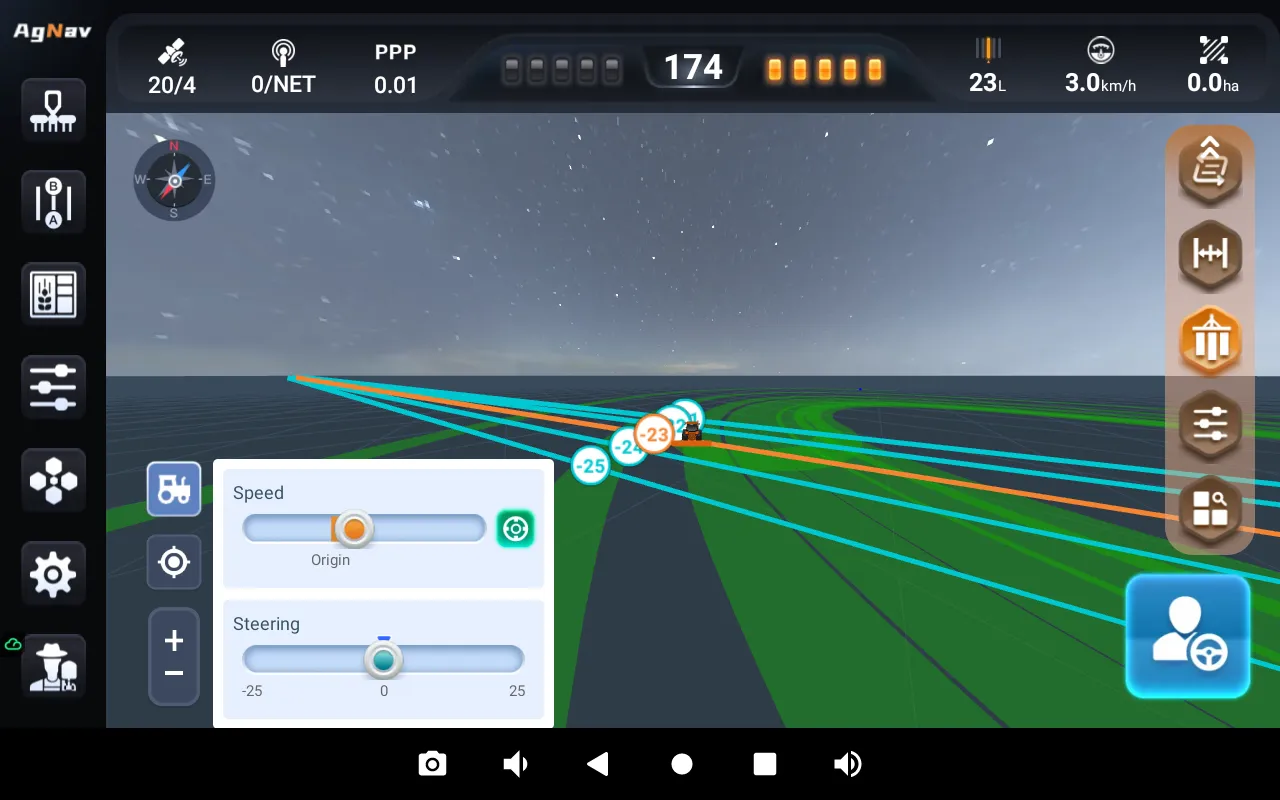This screenshot has width=1280, height=800.
Task: Toggle the tractor view button above the panel
Action: (x=174, y=489)
